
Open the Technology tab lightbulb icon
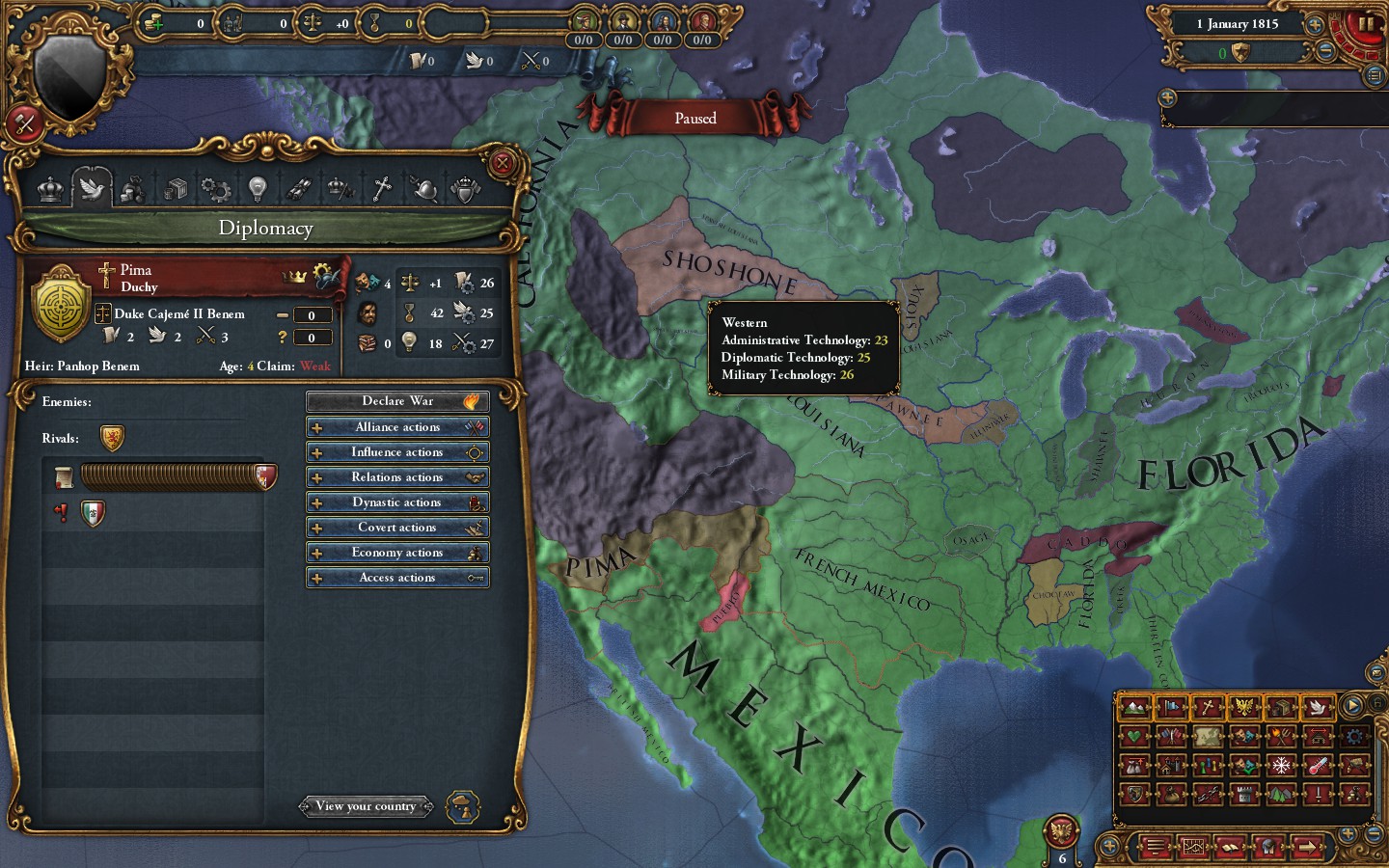(257, 189)
